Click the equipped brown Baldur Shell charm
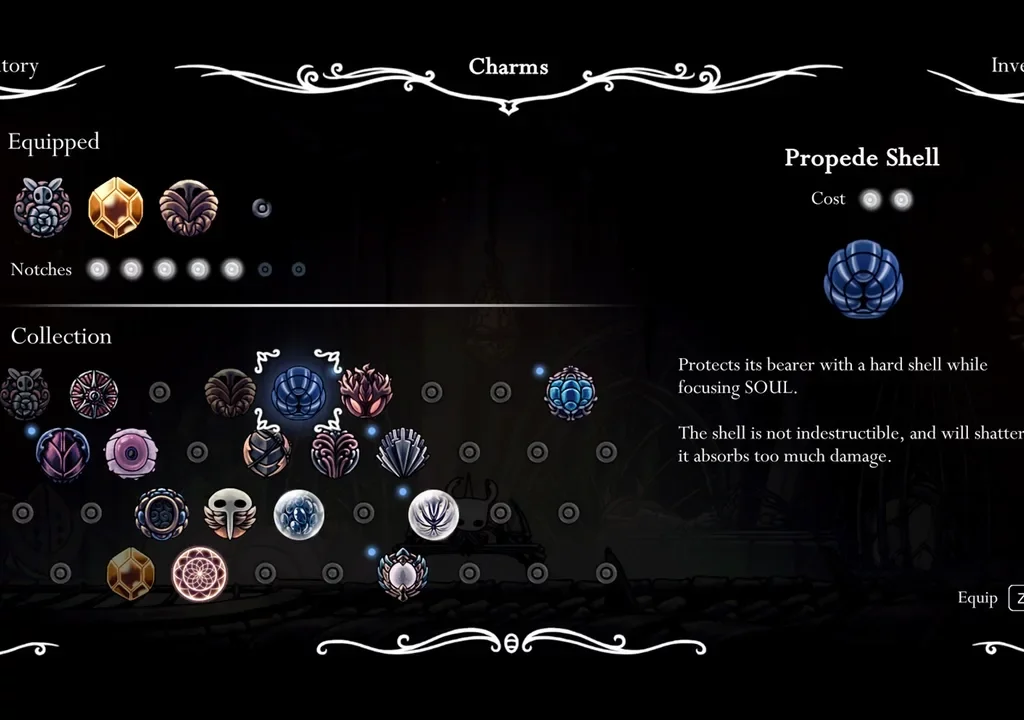The width and height of the screenshot is (1024, 720). (x=188, y=208)
